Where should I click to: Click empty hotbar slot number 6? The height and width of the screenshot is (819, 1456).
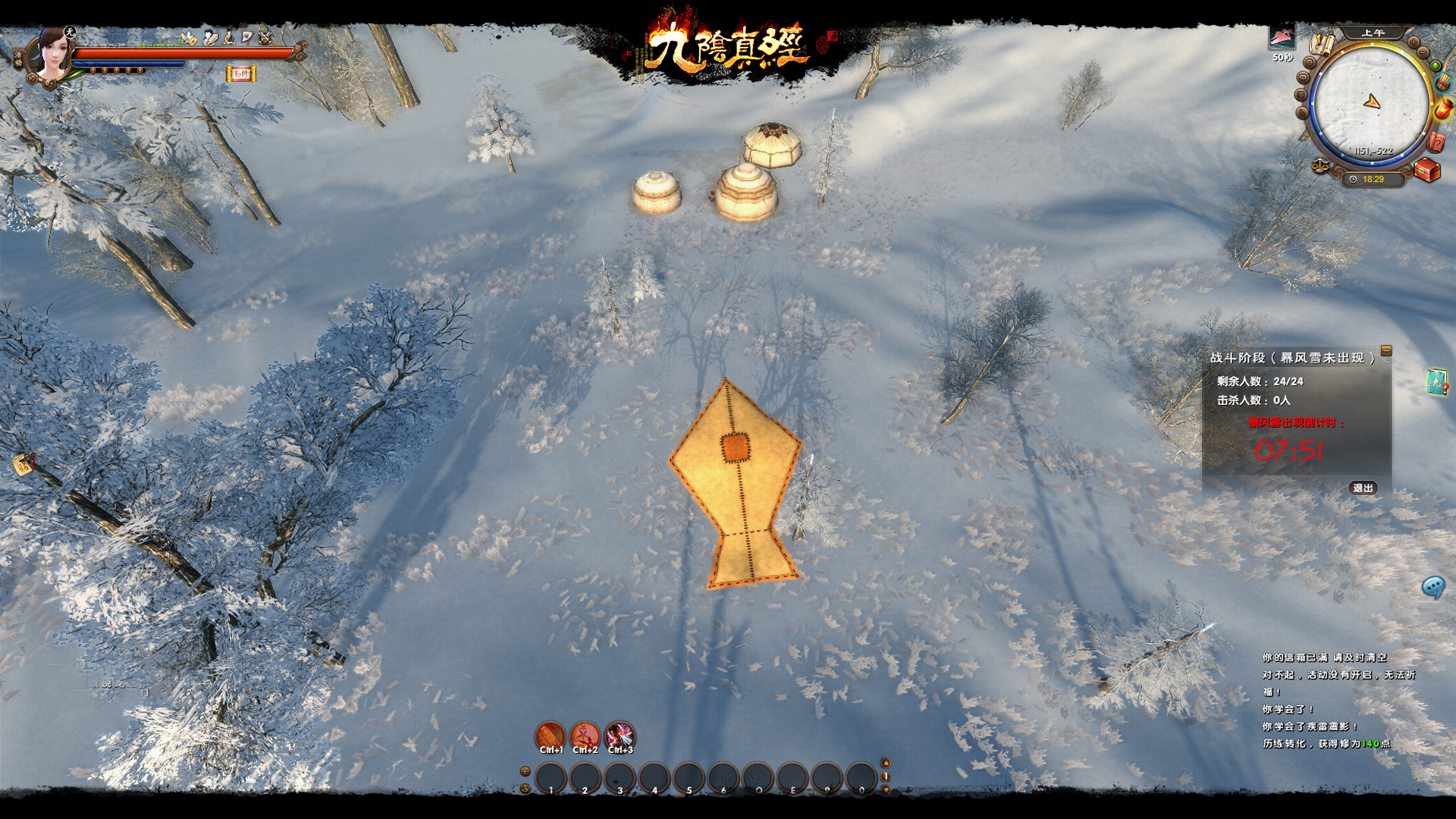click(722, 776)
